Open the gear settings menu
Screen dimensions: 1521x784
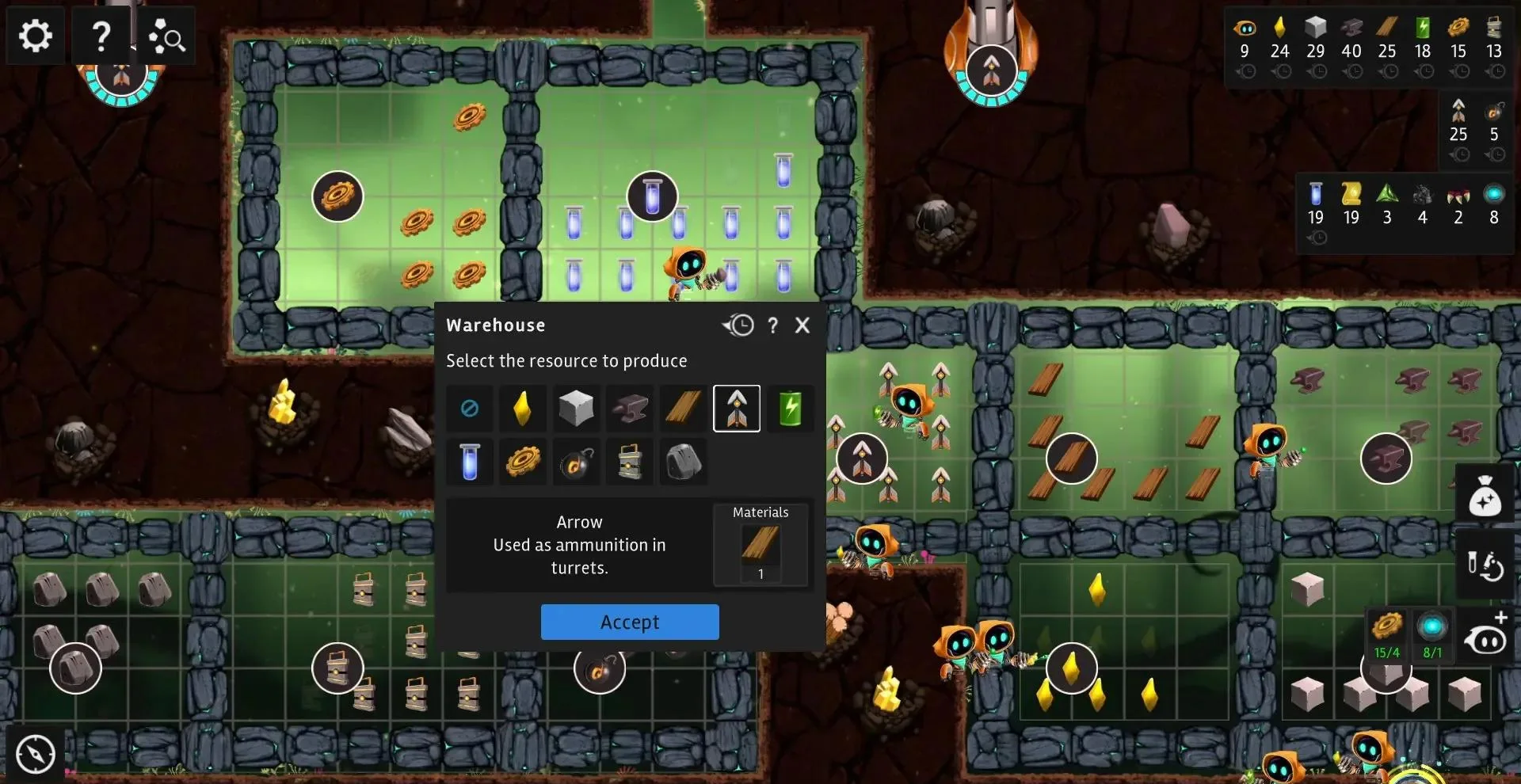pos(35,36)
